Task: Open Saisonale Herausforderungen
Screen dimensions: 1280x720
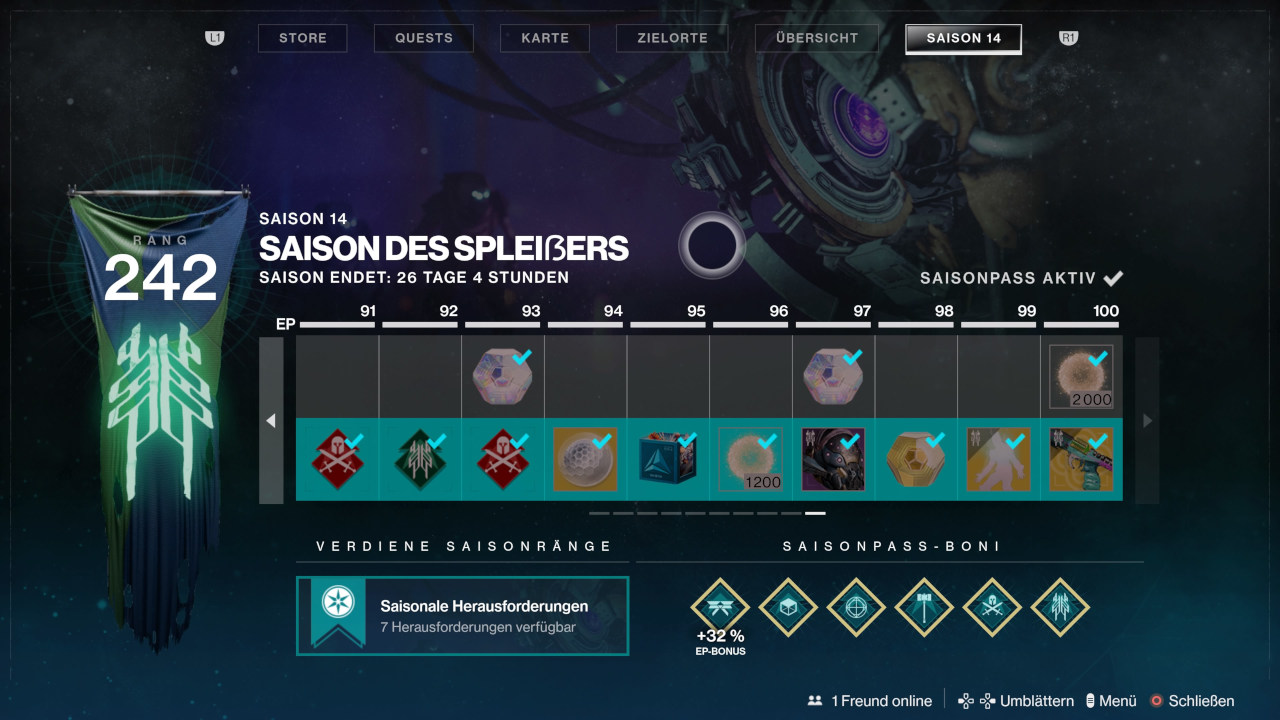Action: coord(462,616)
